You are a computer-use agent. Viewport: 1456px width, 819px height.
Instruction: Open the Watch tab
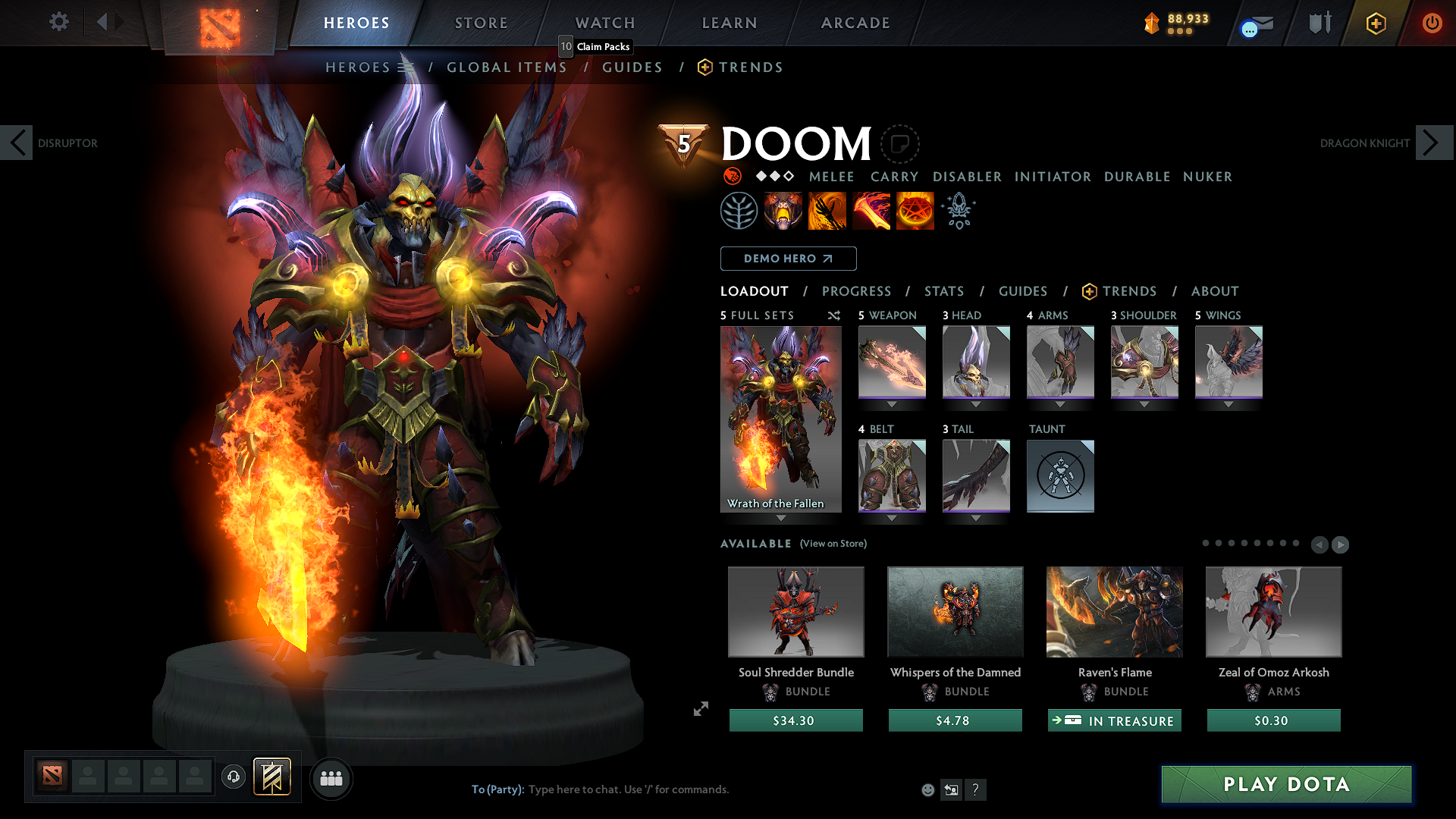[604, 23]
